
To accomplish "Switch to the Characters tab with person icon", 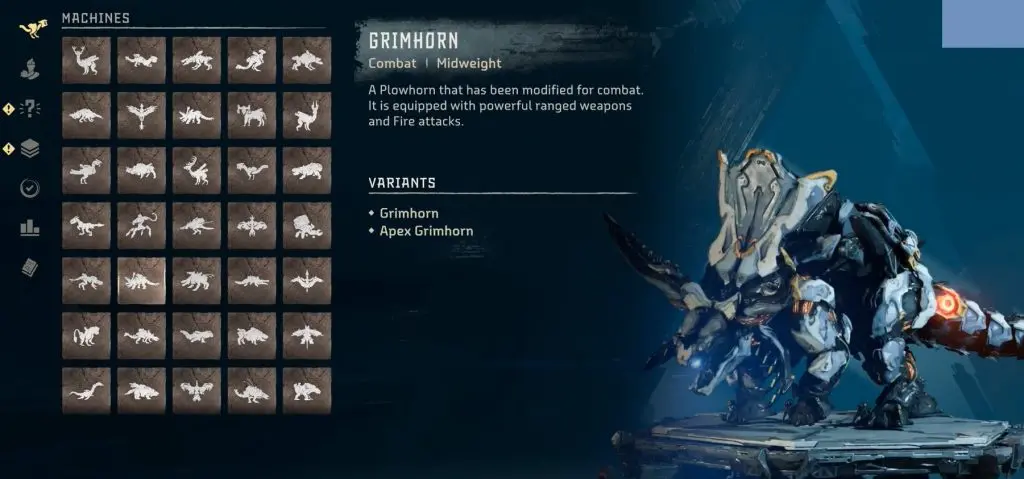I will pyautogui.click(x=30, y=69).
